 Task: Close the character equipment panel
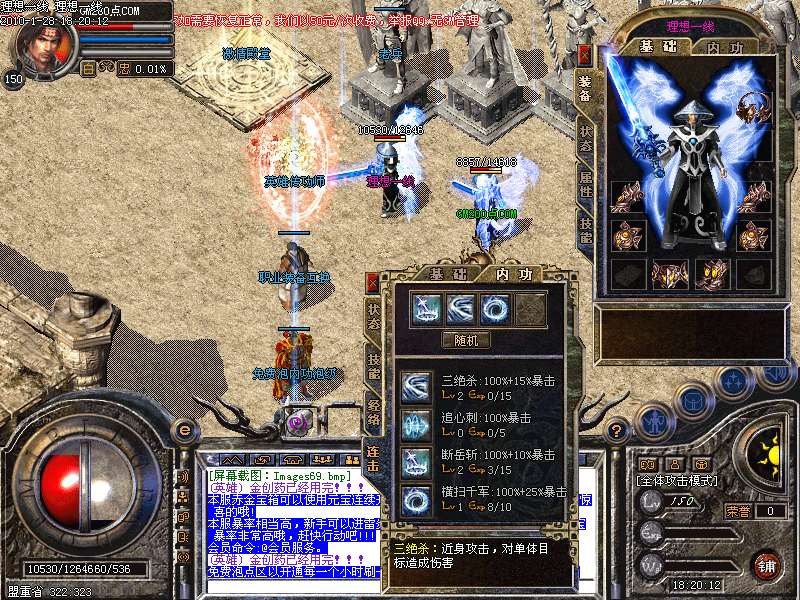tap(585, 55)
